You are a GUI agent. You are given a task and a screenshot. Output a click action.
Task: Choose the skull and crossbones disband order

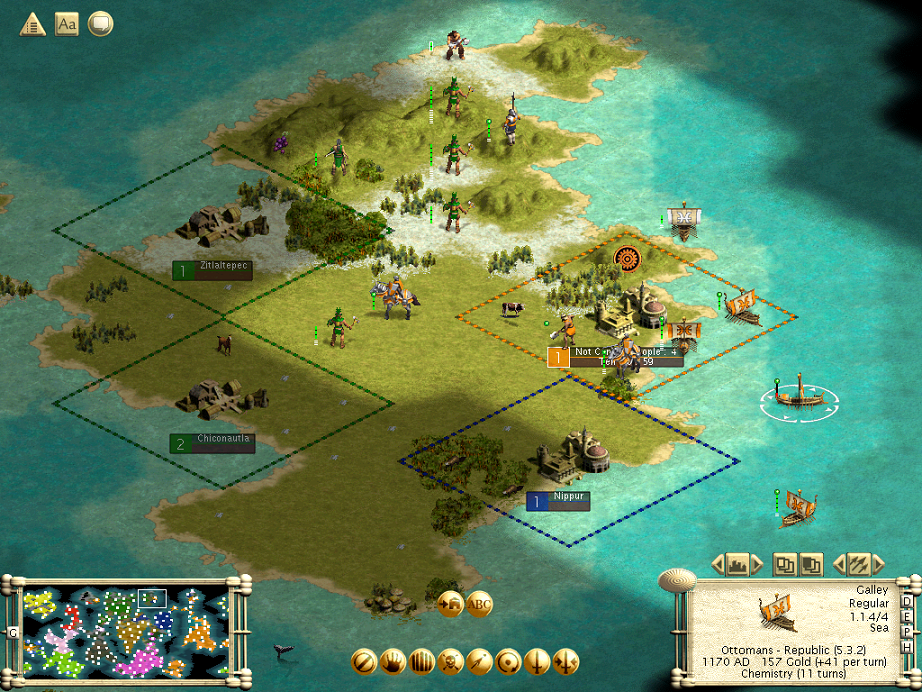(x=451, y=661)
